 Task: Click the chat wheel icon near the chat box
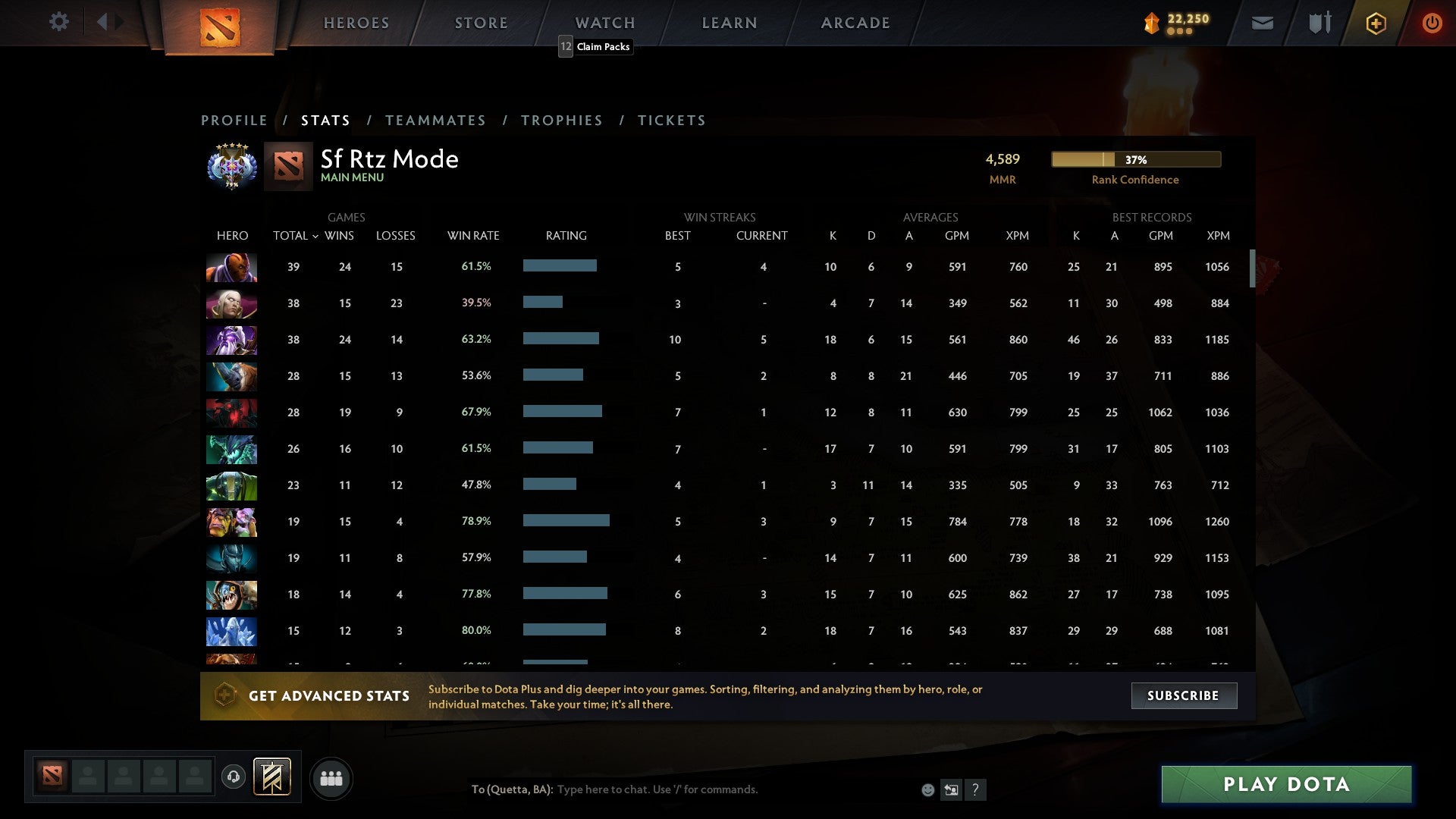click(x=950, y=789)
